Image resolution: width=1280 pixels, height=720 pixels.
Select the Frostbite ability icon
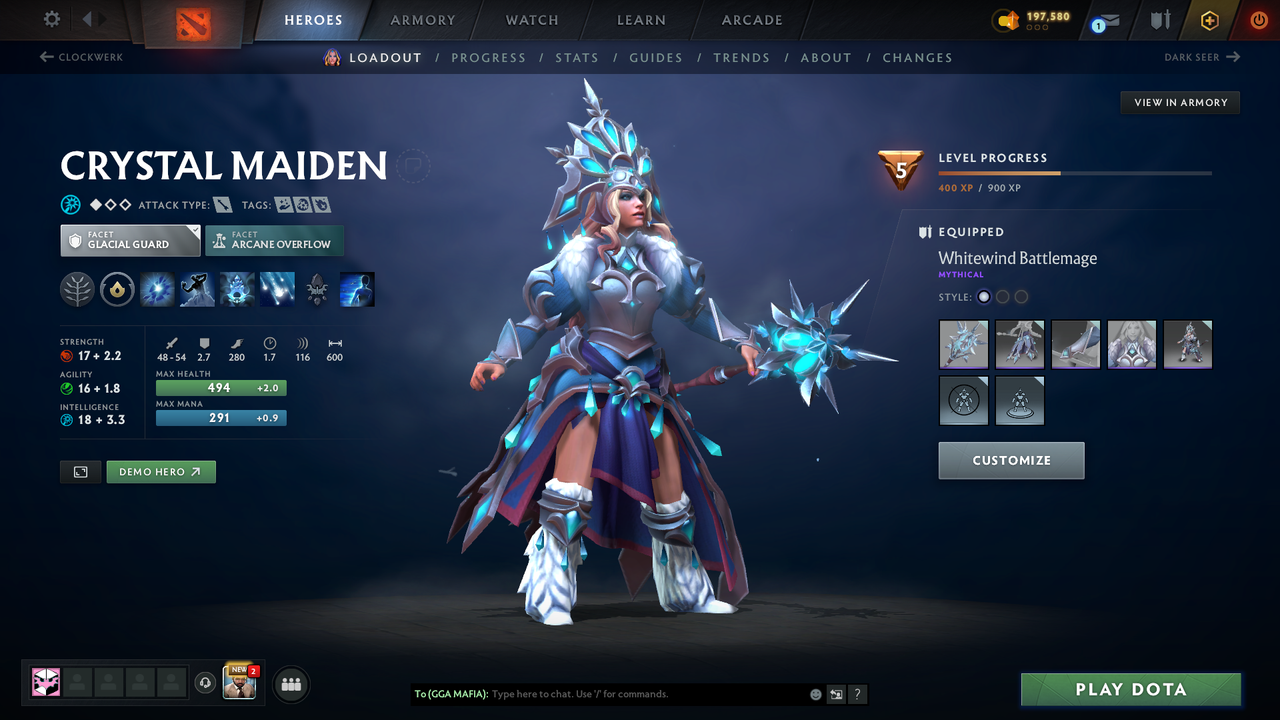[x=197, y=289]
